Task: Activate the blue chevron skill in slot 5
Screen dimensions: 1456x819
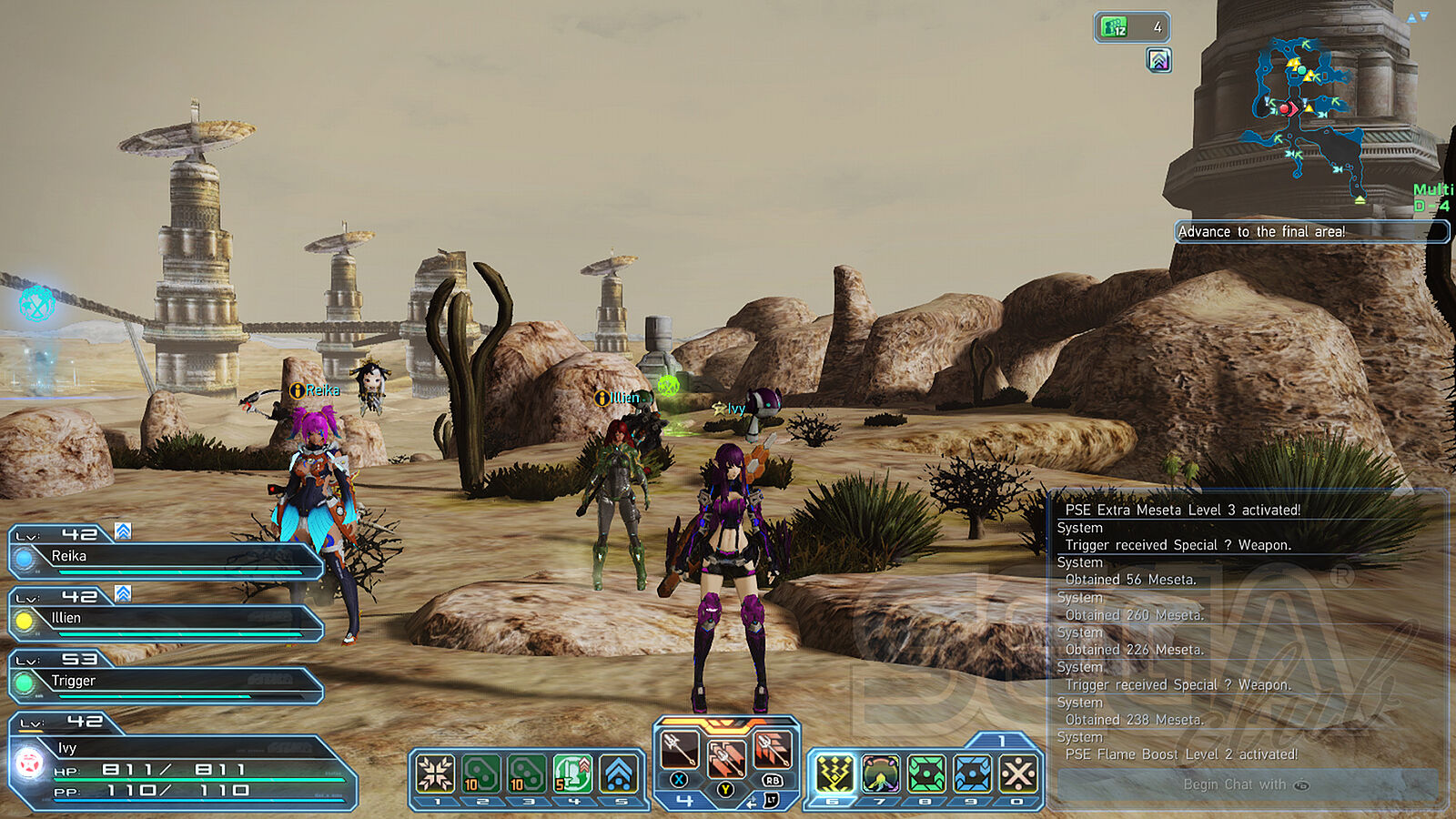Action: (619, 774)
